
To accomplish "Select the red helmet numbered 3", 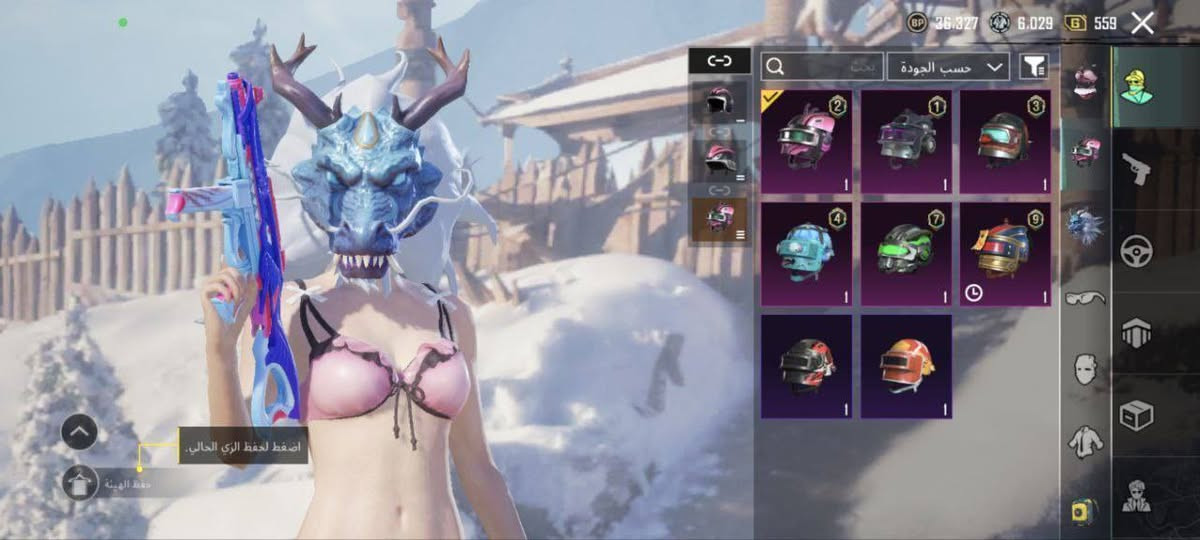I will point(1005,142).
